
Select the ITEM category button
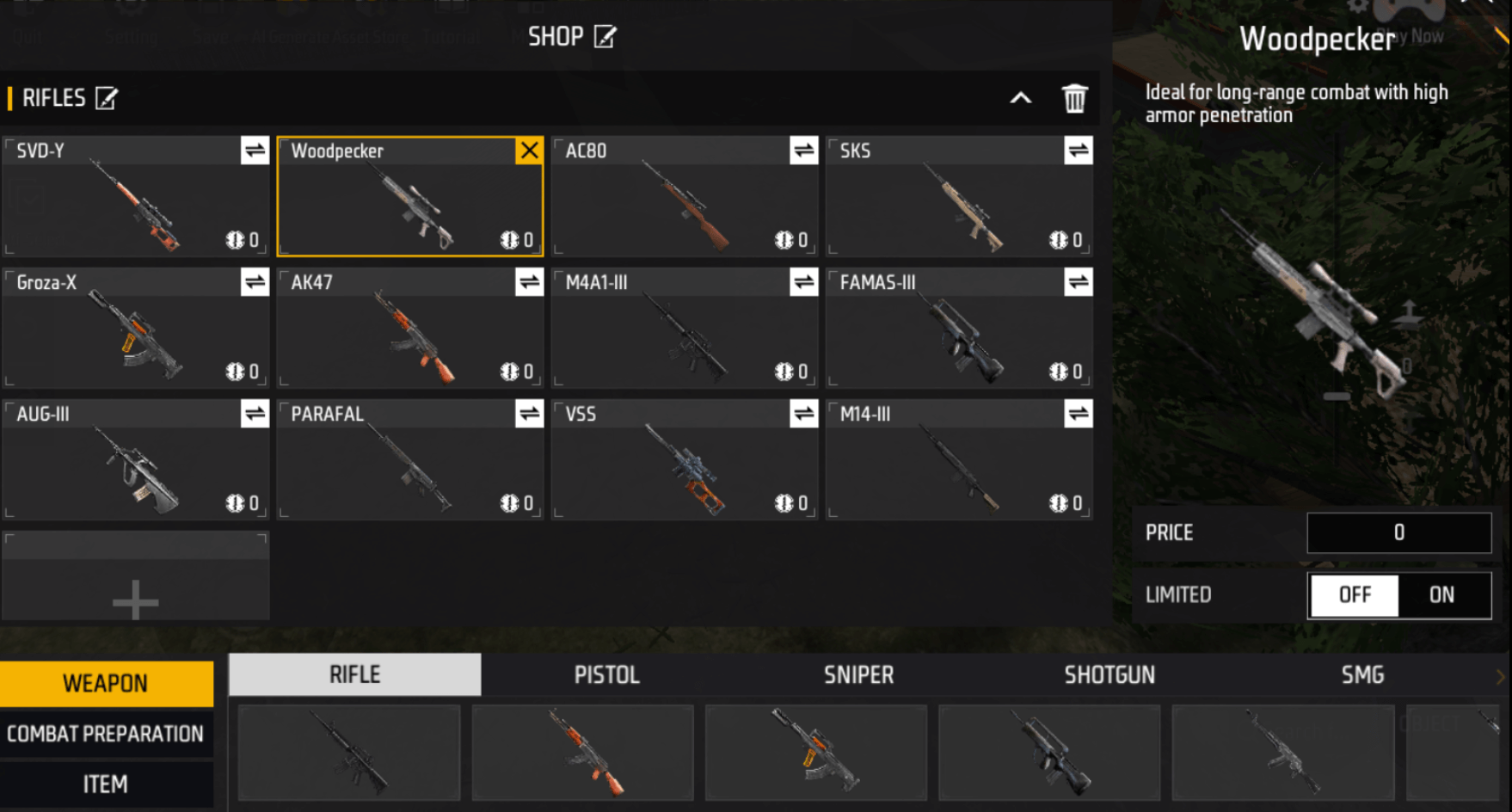(x=105, y=784)
